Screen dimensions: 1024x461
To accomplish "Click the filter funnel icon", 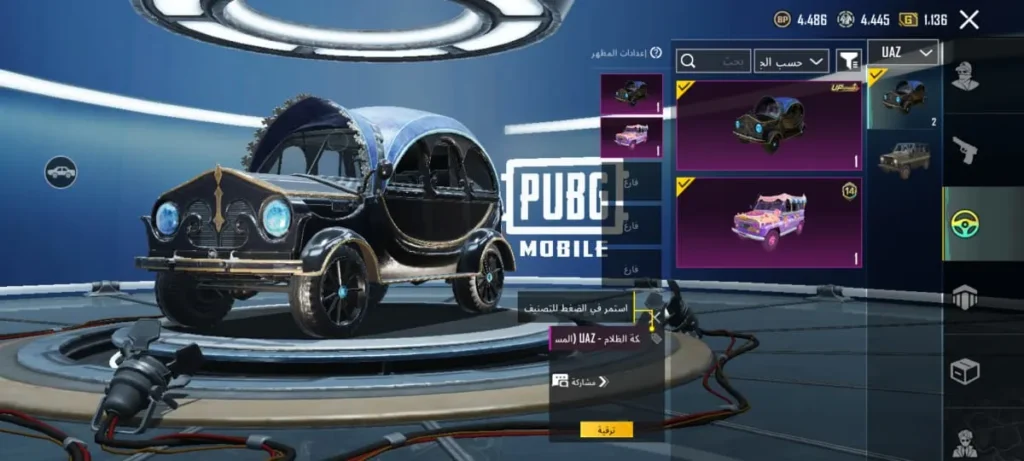I will point(849,62).
